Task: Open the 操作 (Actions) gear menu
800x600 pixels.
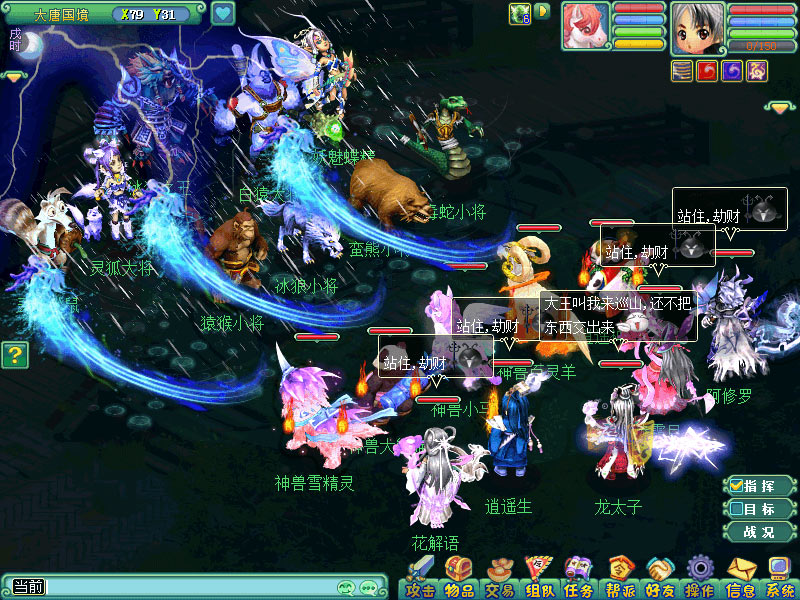Action: (x=700, y=578)
